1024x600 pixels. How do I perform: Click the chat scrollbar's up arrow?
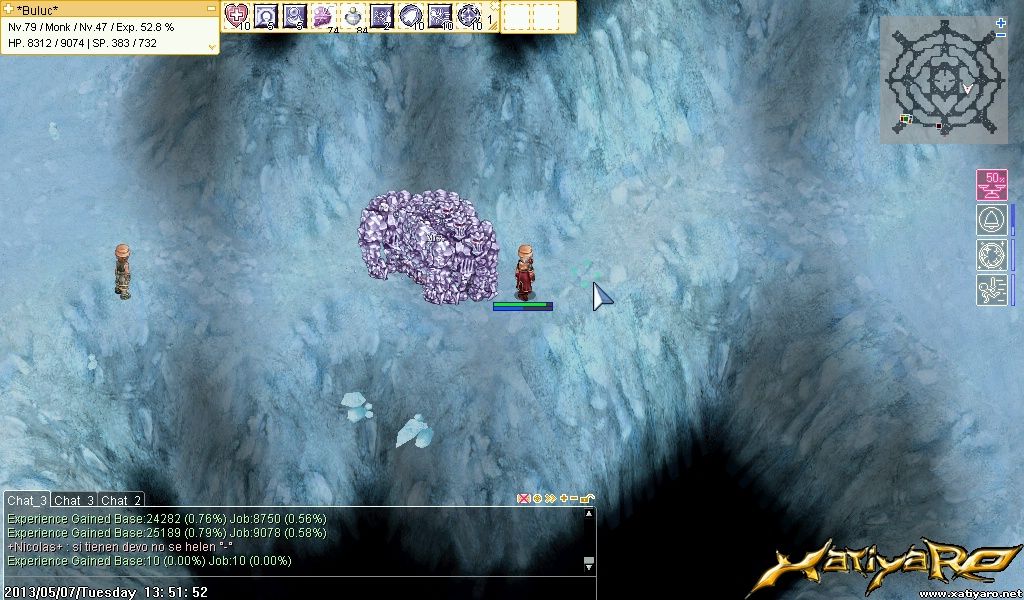589,515
